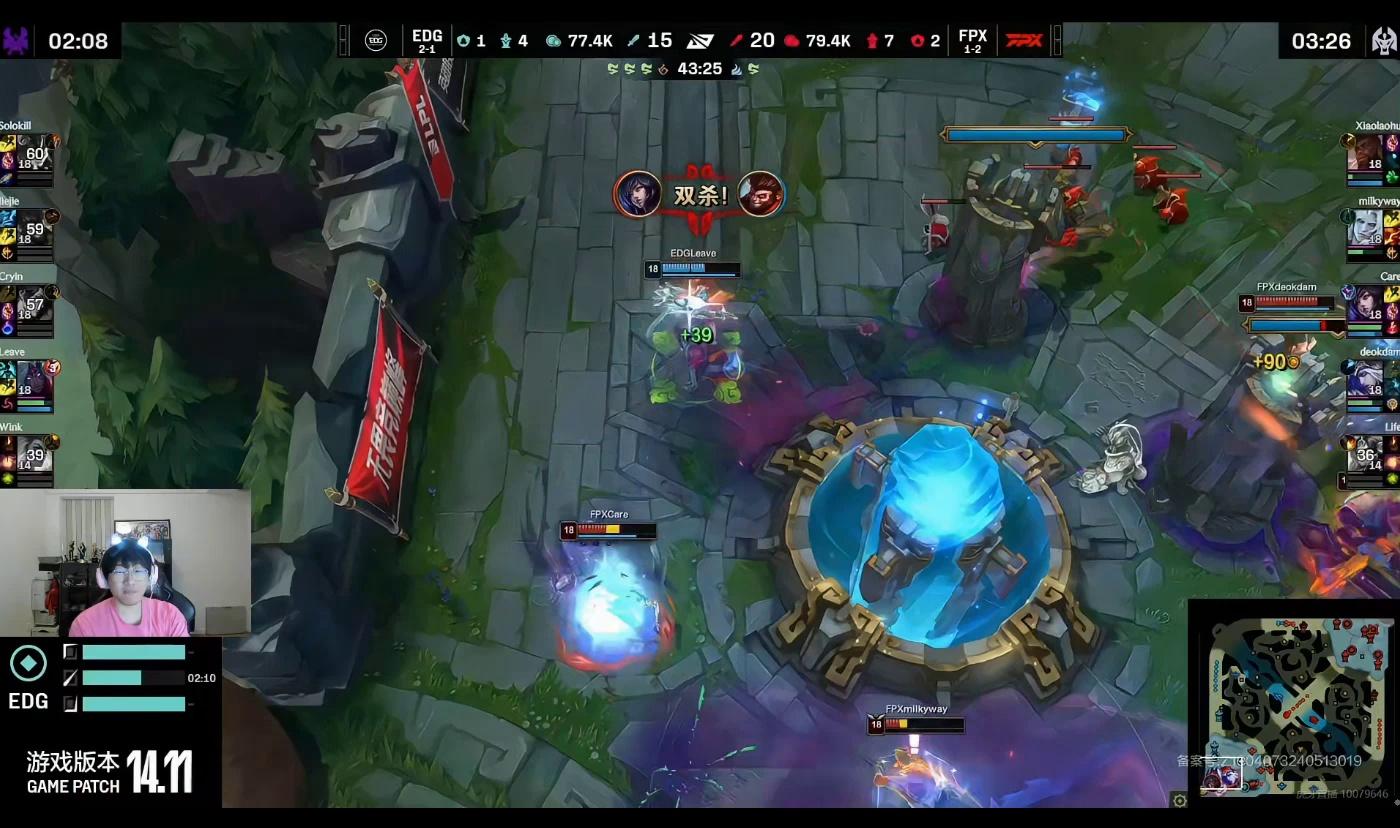
Task: Select Xiaolaohu's champion portrait
Action: (1364, 154)
